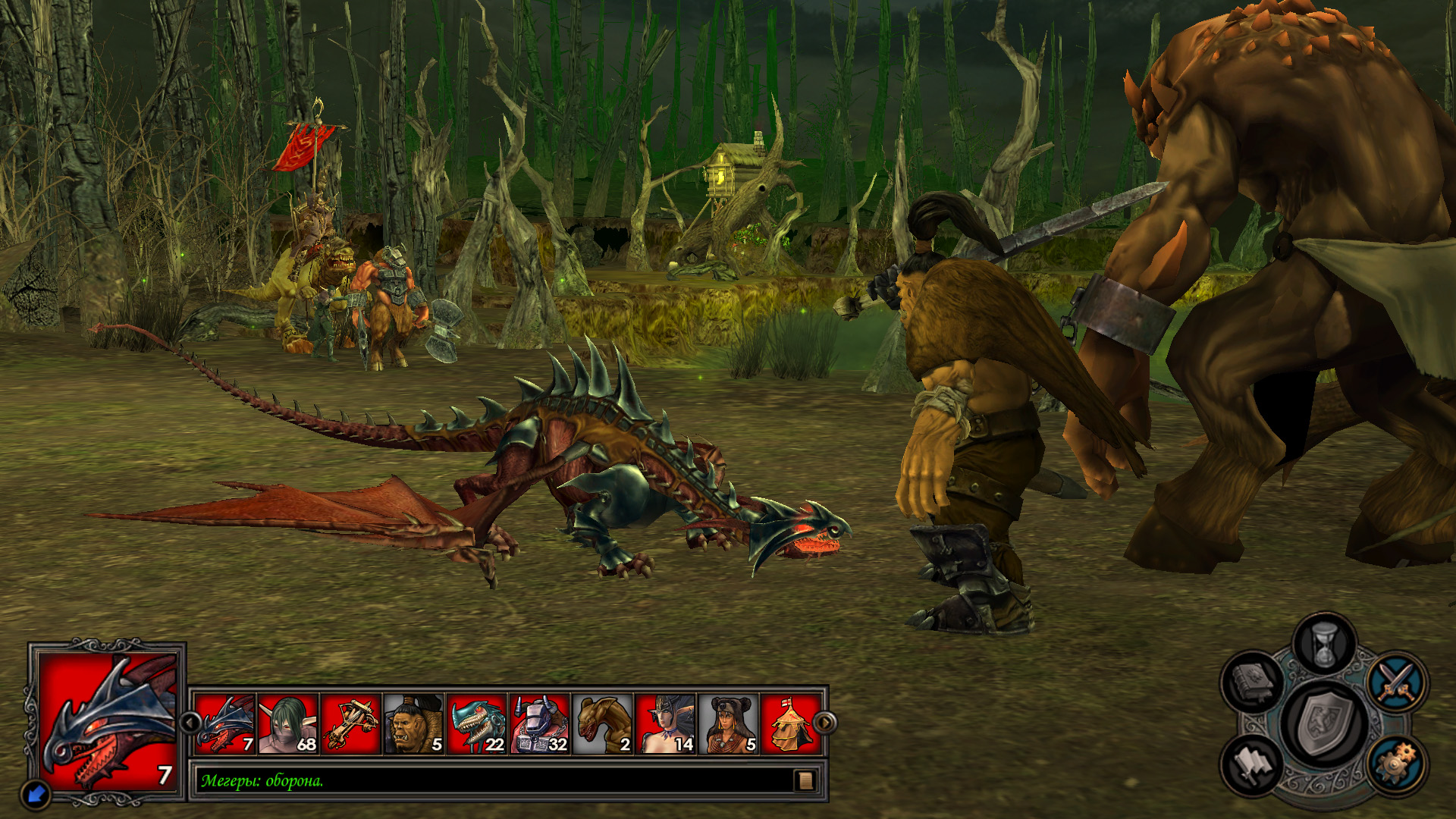Select the brown wyvern stack of 2
Screen dimensions: 1456x819
tap(603, 724)
